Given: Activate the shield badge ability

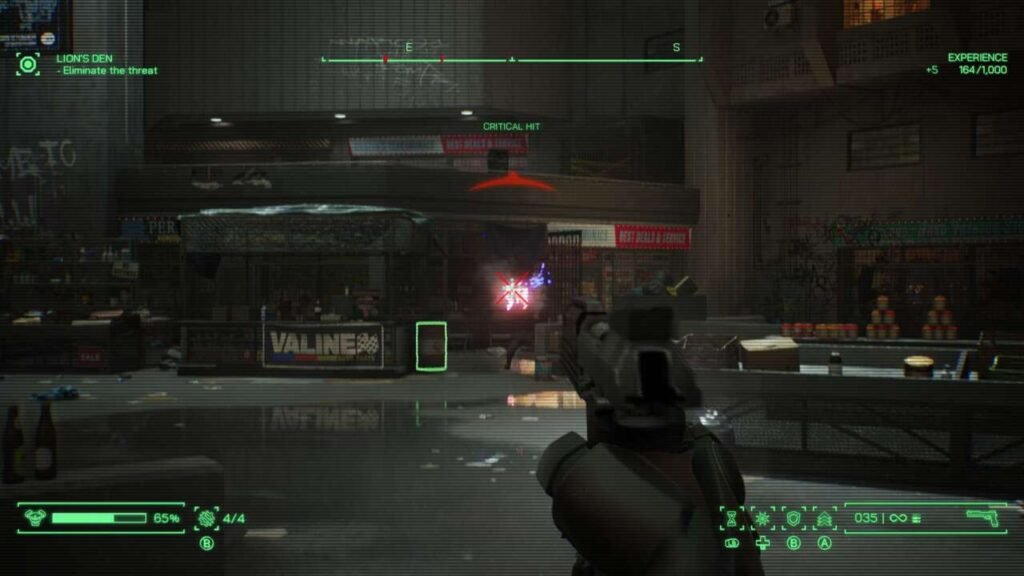Looking at the screenshot, I should tap(794, 518).
